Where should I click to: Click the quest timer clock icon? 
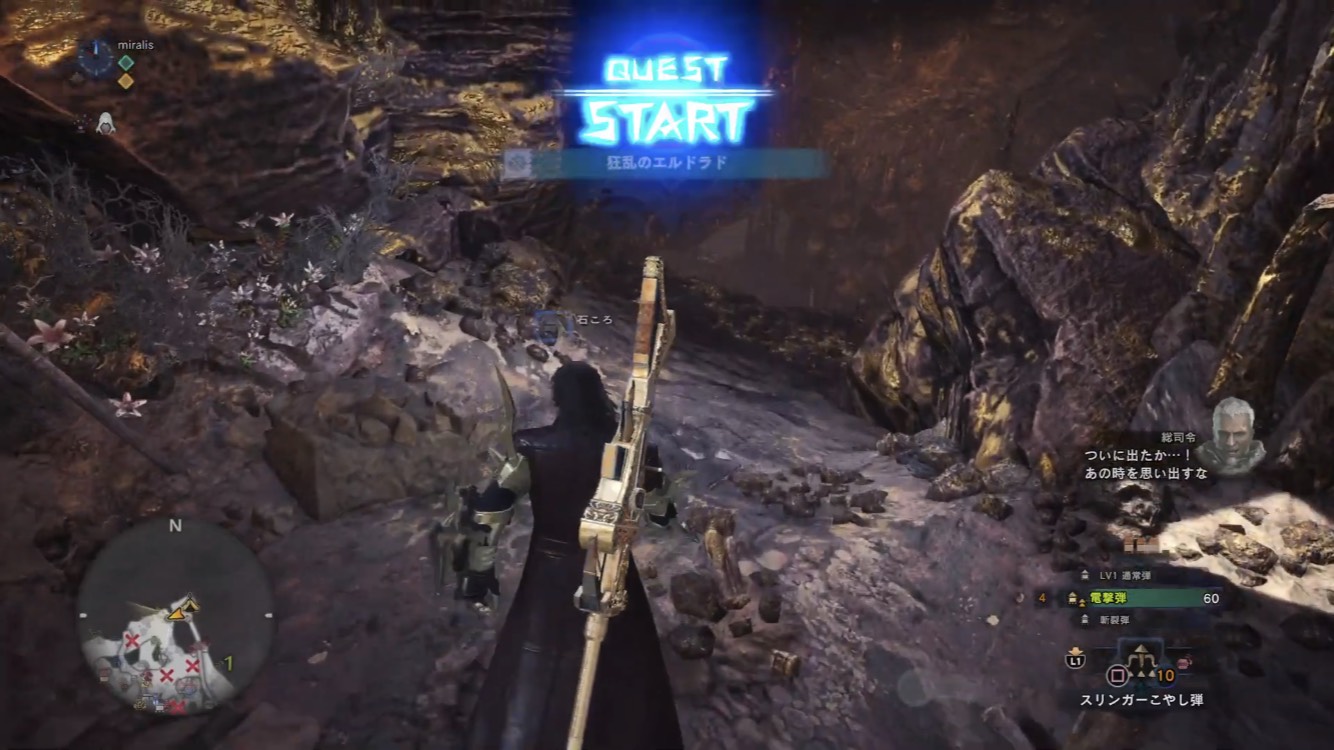(96, 58)
